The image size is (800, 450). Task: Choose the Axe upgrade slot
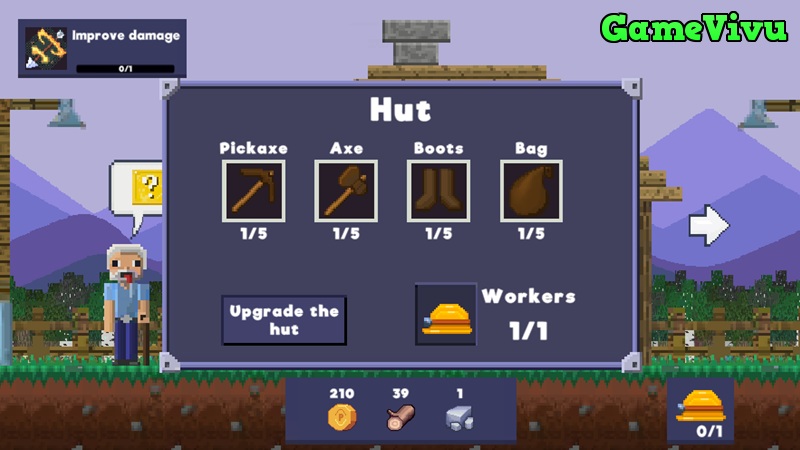tap(346, 191)
